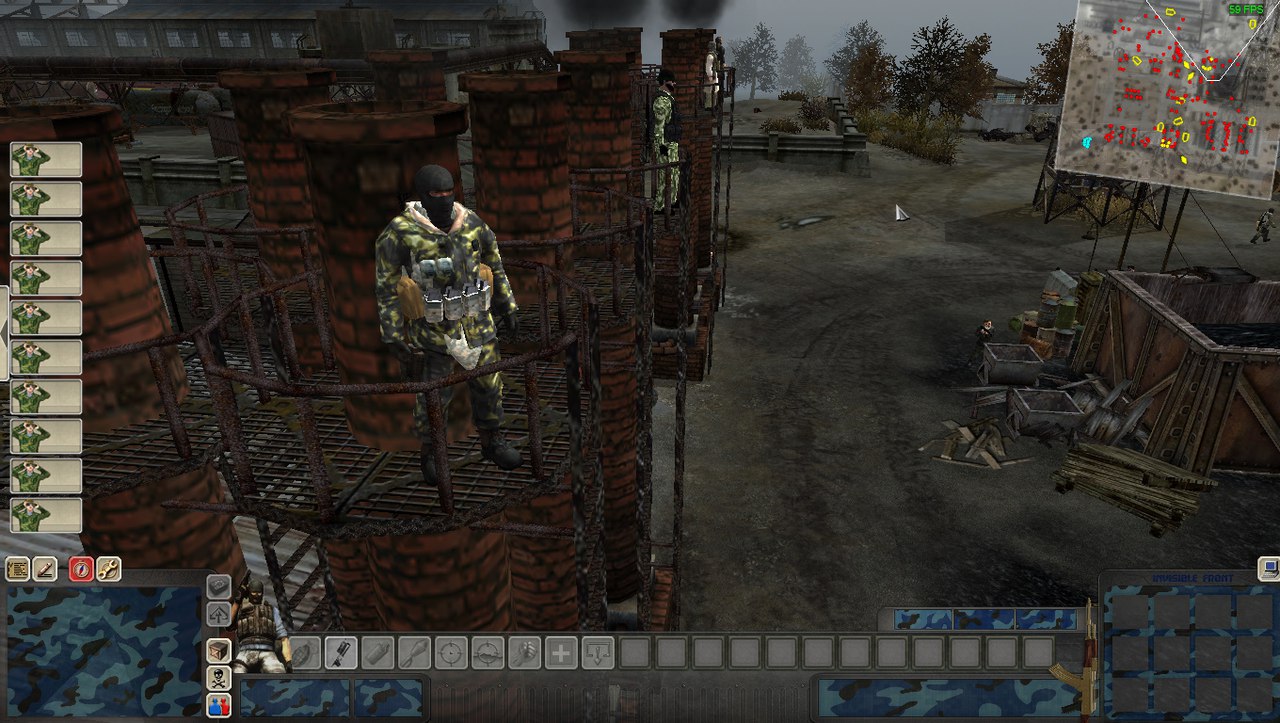Viewport: 1280px width, 723px height.
Task: Click the minimap with red markers
Action: point(1166,100)
